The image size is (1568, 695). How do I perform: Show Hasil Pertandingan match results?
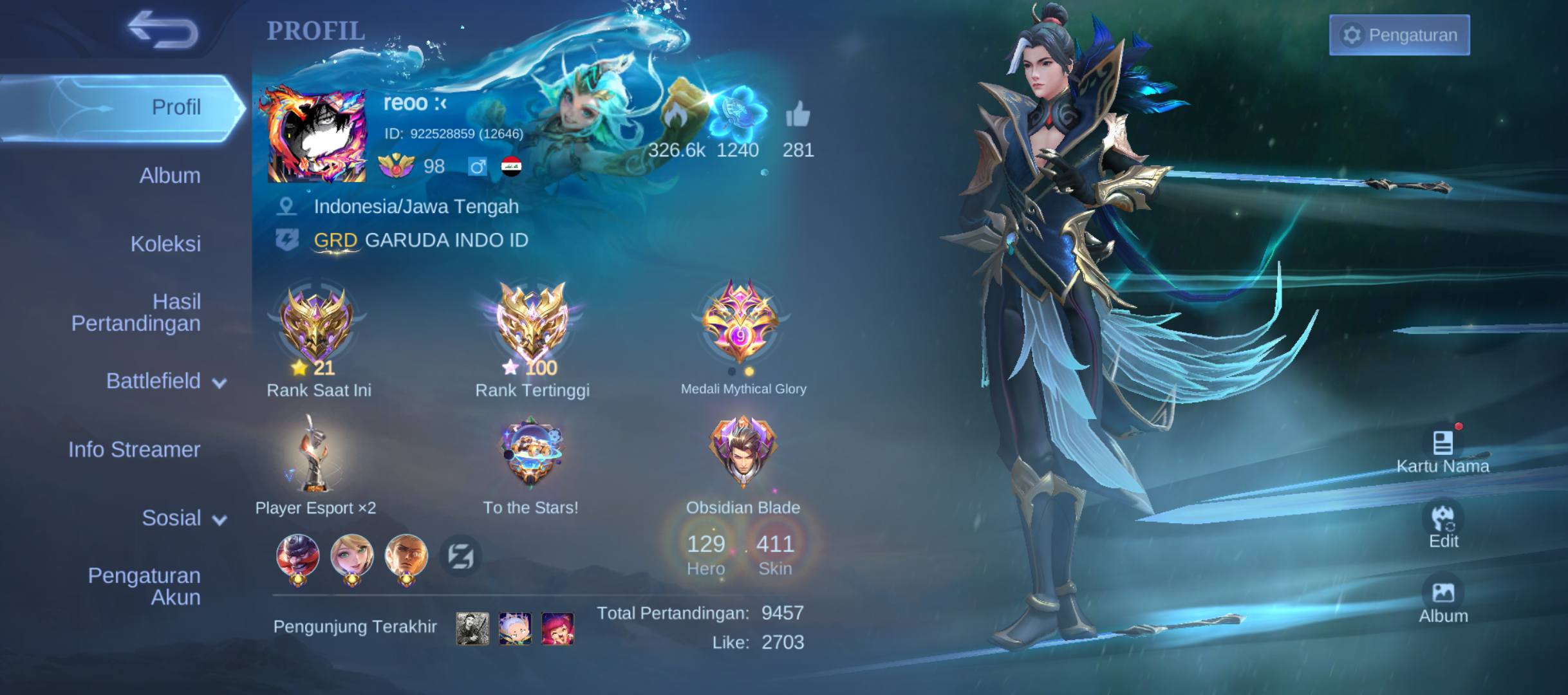(136, 312)
